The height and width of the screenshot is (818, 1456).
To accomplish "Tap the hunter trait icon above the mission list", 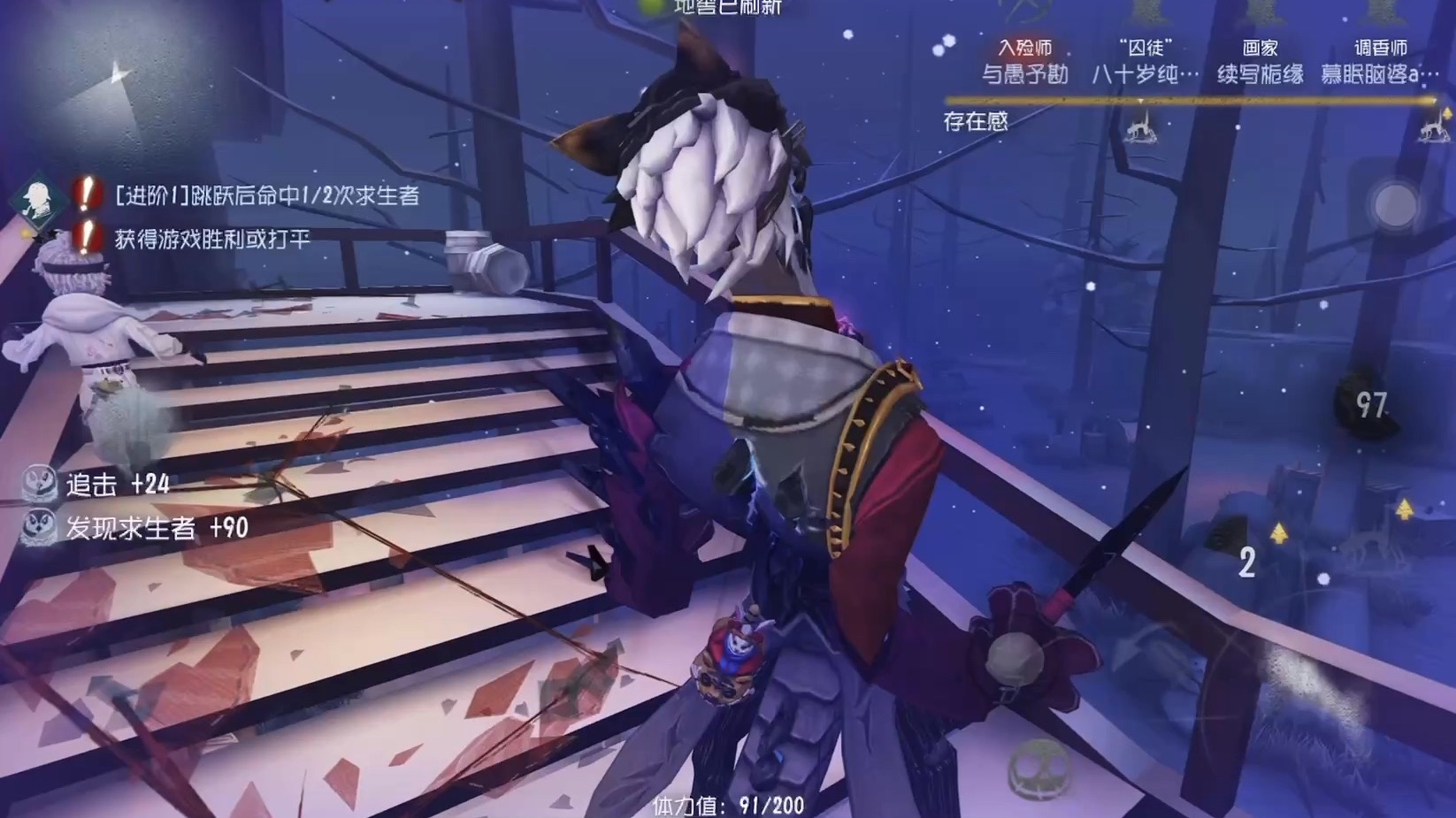I will pos(37,198).
